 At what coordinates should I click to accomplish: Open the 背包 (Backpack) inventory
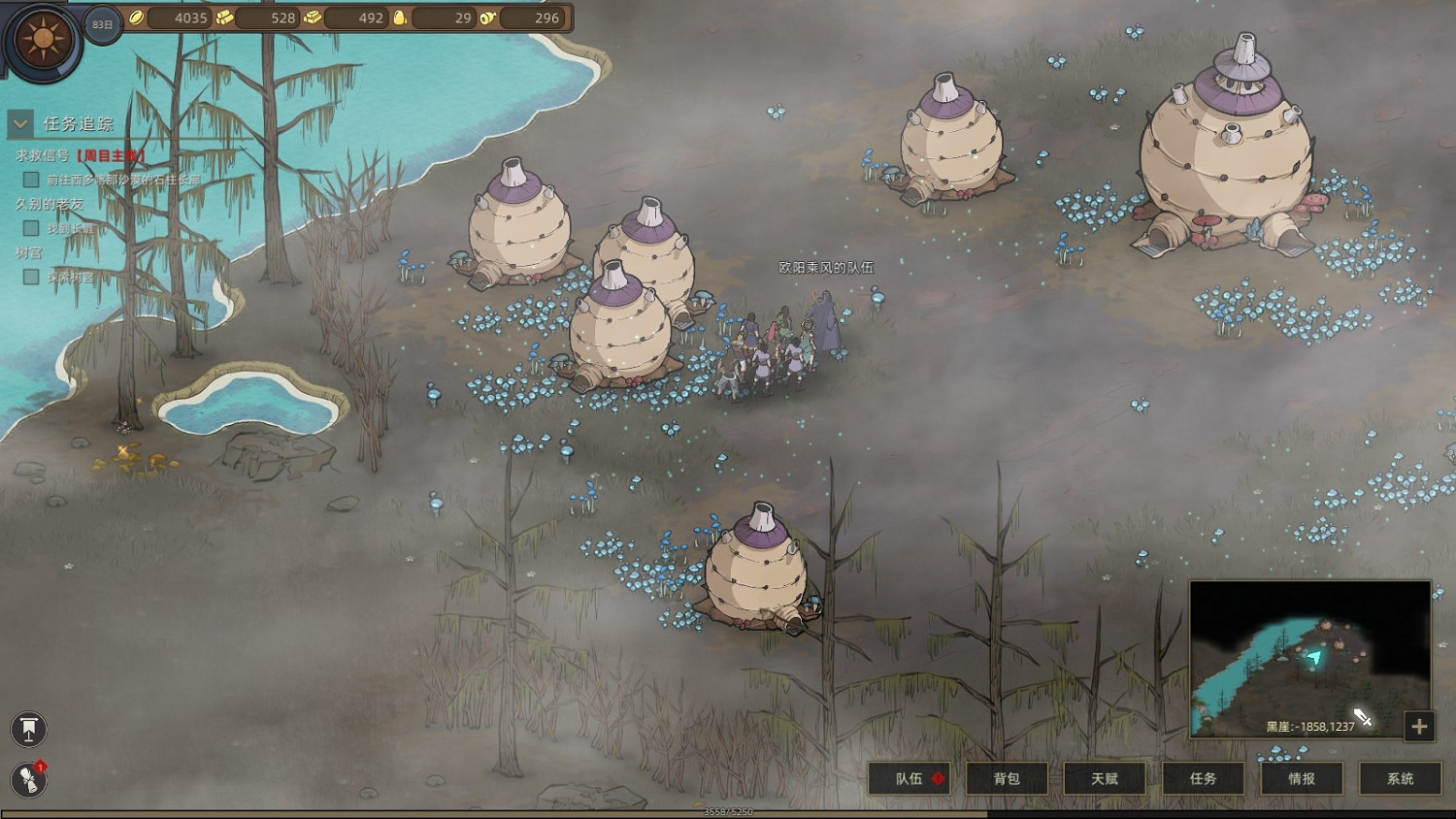pyautogui.click(x=1007, y=778)
